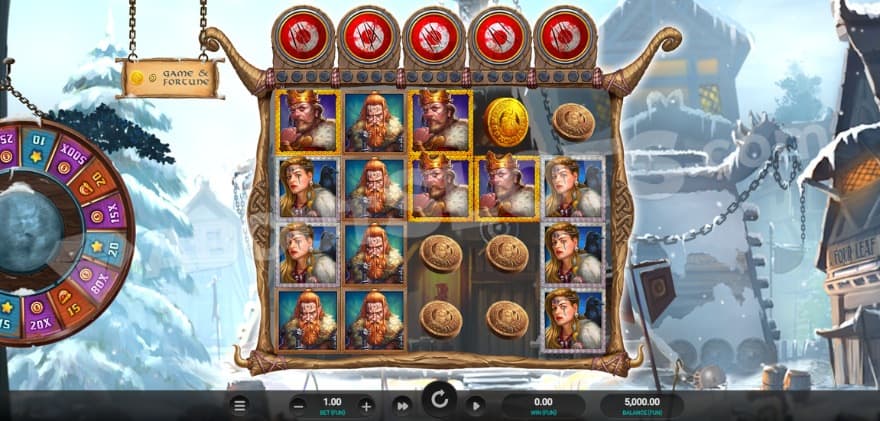Decrease the bet with the minus button
The height and width of the screenshot is (421, 880).
[298, 405]
